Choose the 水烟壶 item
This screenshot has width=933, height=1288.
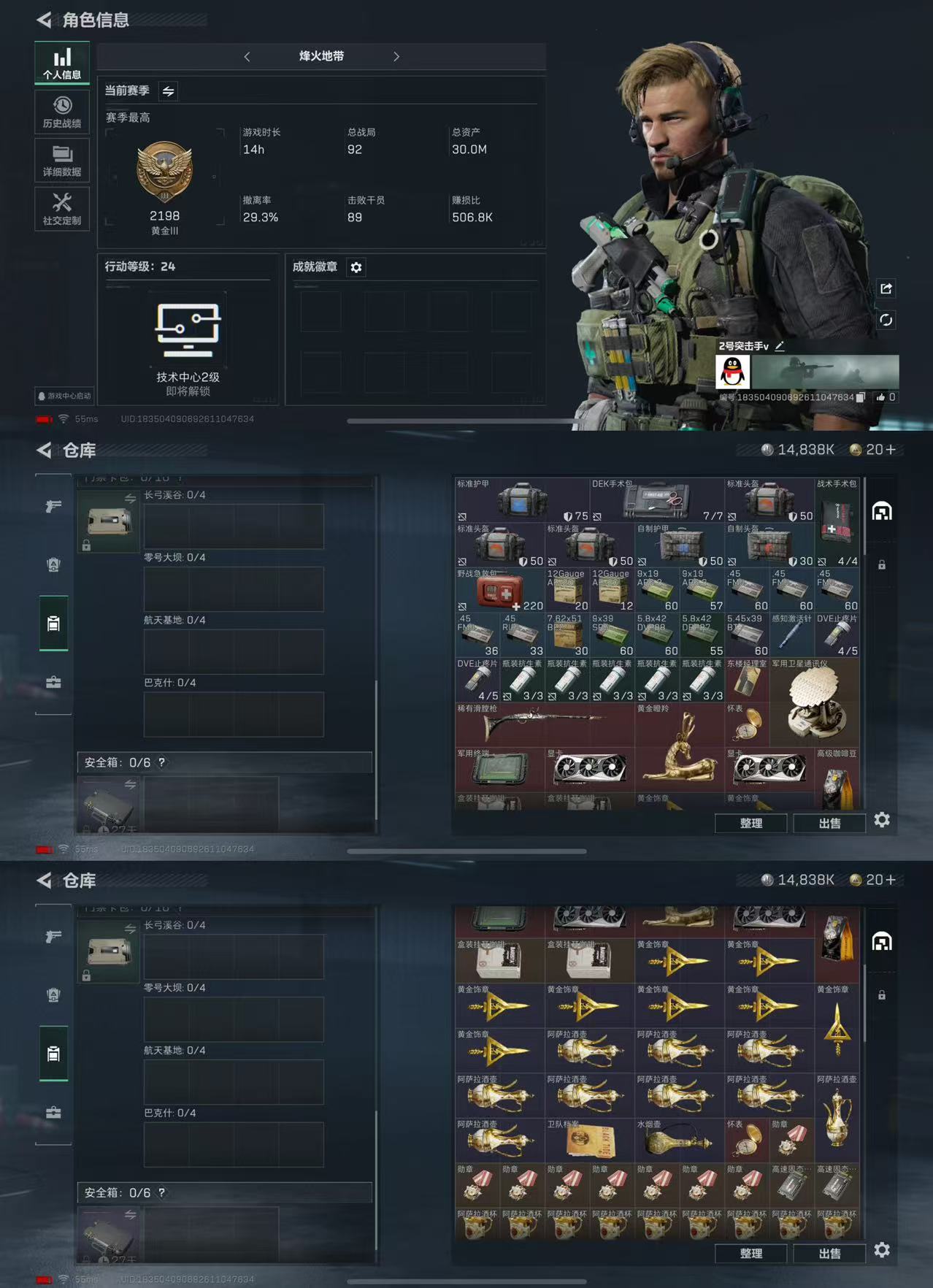679,1141
